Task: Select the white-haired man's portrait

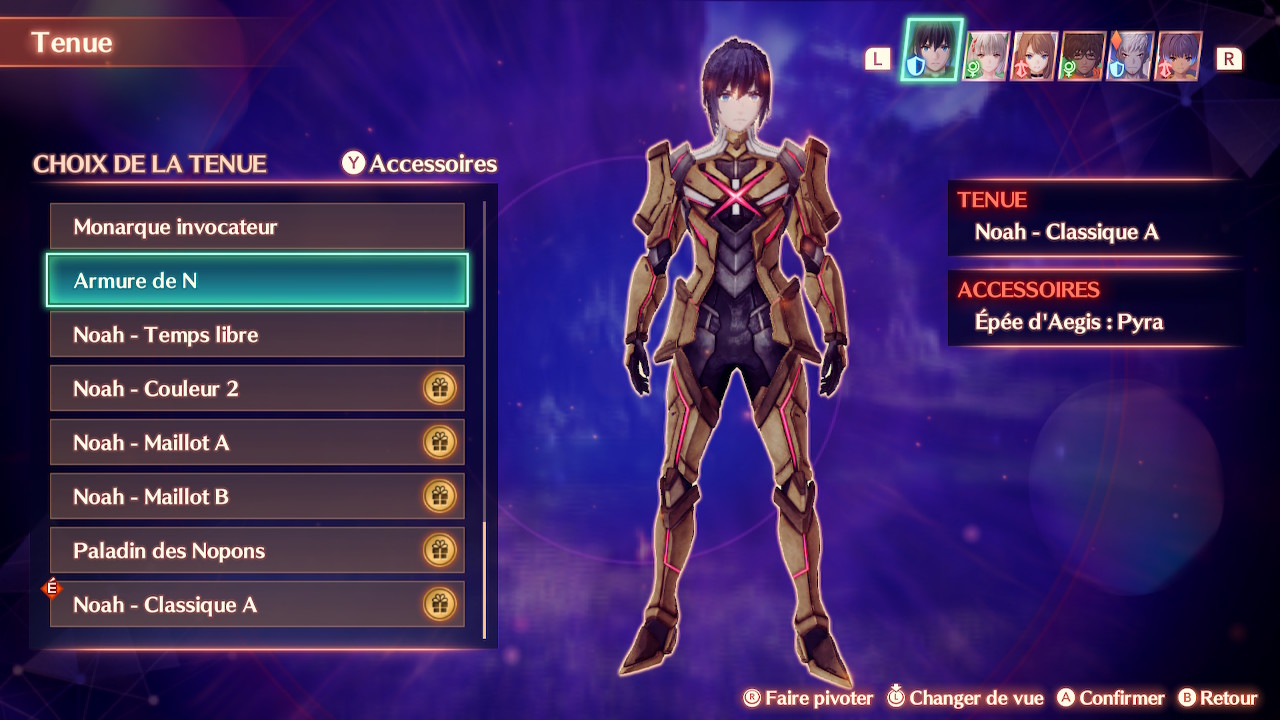Action: [x=1130, y=56]
